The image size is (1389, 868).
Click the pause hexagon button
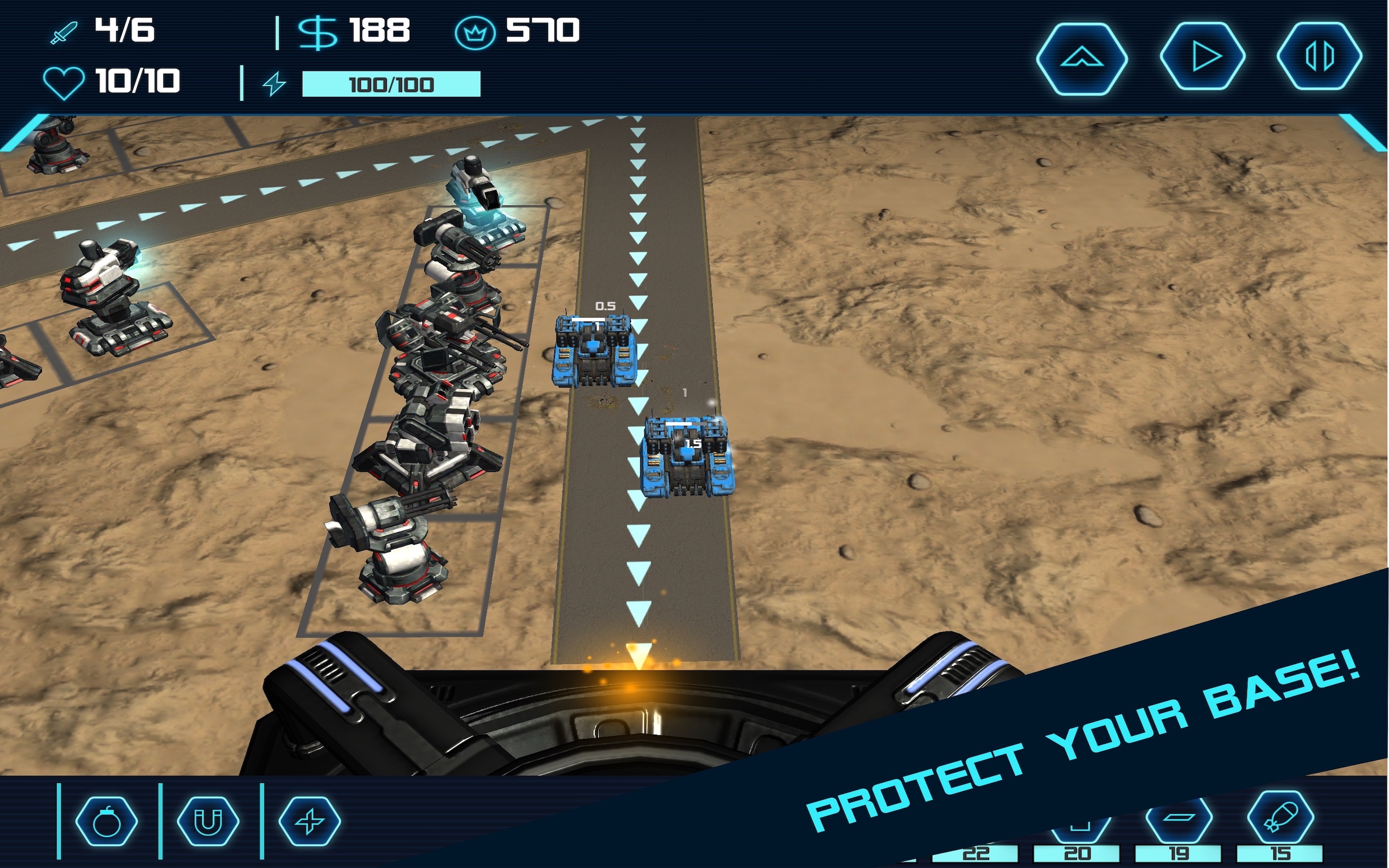[1319, 57]
